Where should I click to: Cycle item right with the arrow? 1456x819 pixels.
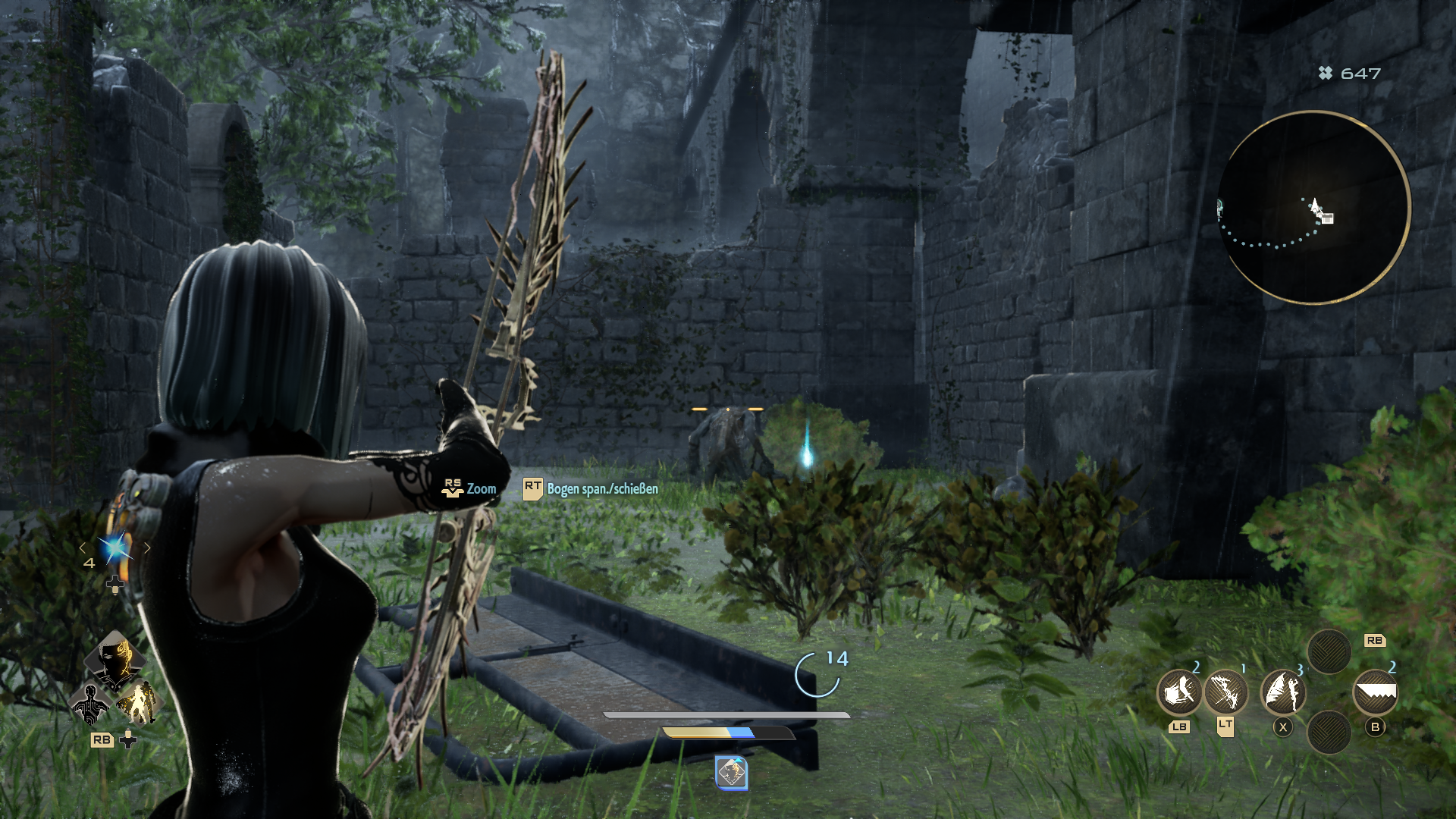point(147,548)
